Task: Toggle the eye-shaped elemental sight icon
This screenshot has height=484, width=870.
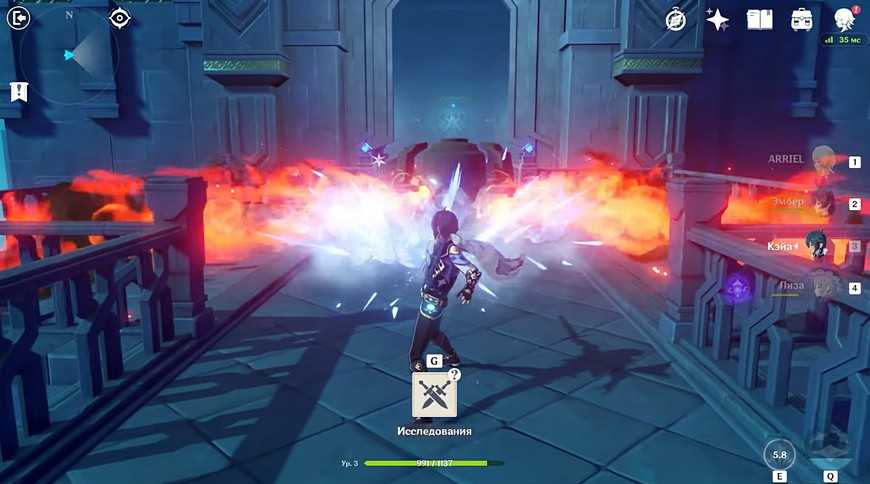Action: coord(119,17)
